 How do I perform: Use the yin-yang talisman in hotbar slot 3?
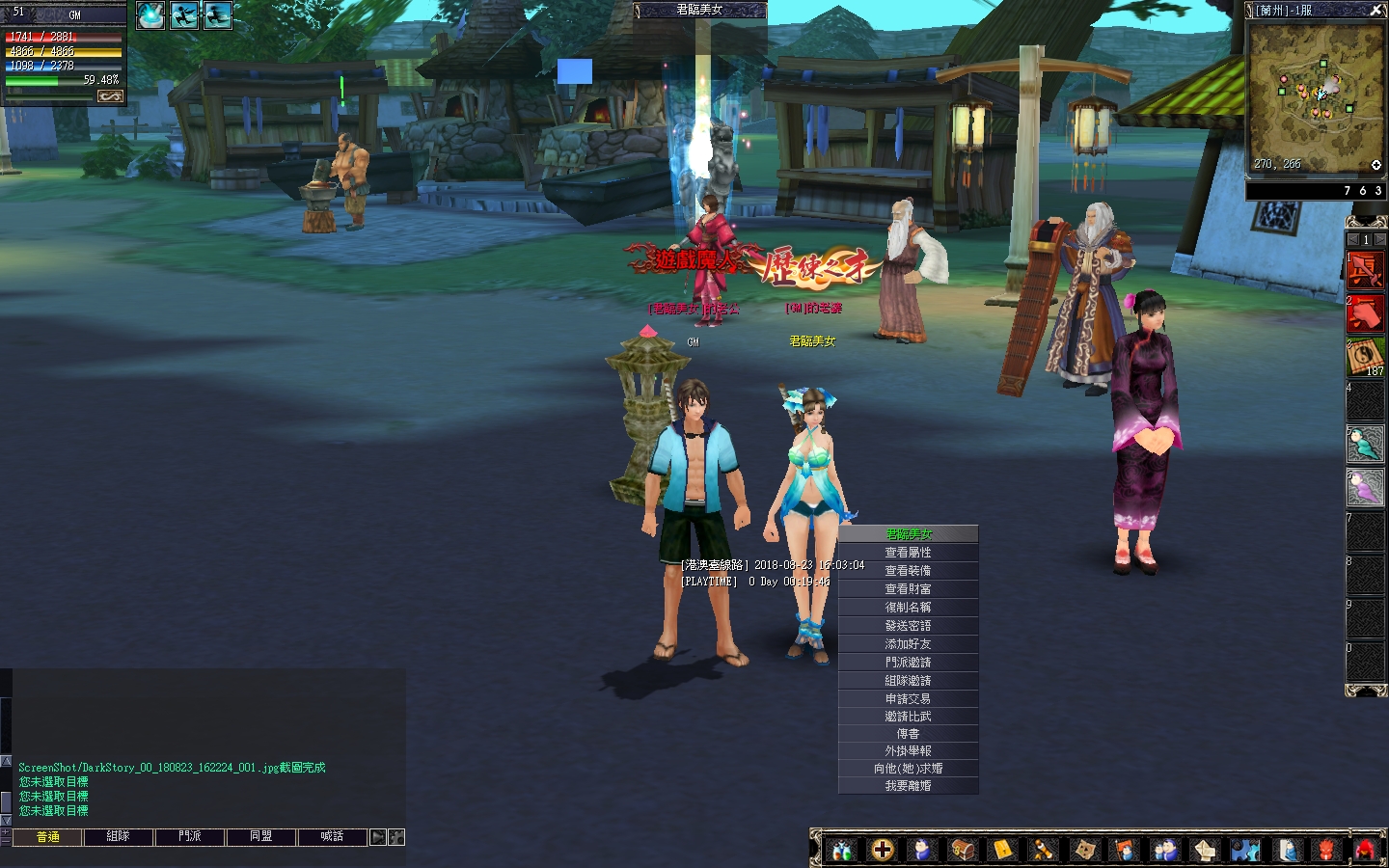coord(1365,357)
